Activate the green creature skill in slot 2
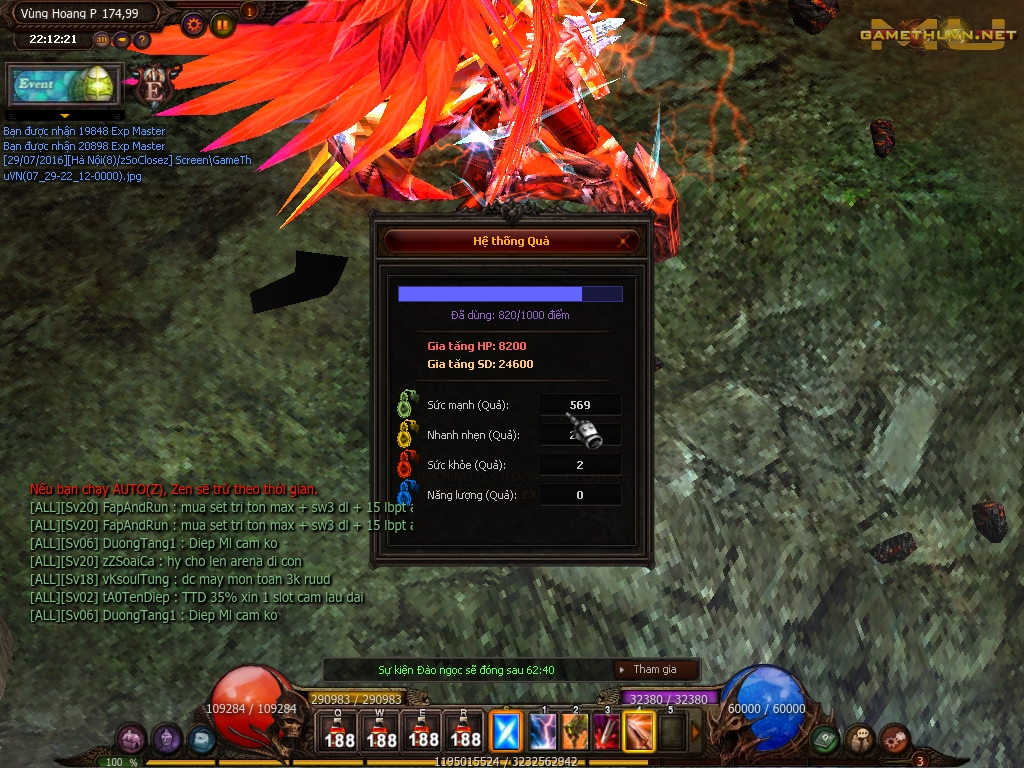 [x=575, y=732]
